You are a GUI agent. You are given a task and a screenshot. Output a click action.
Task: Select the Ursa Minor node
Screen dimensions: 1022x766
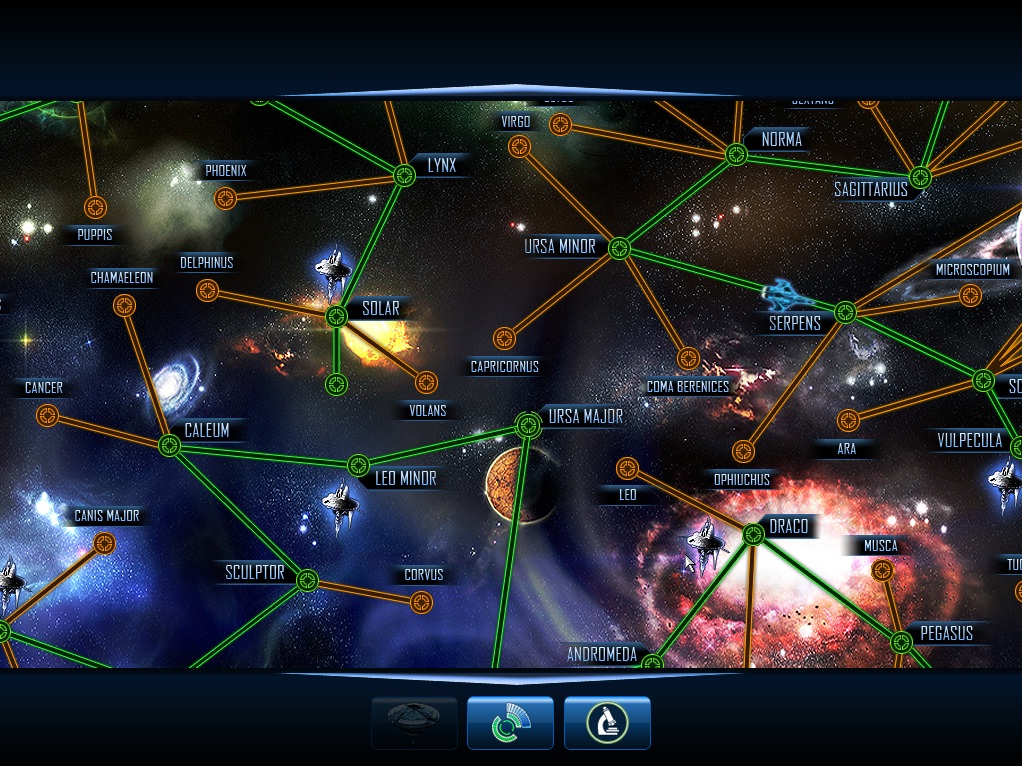tap(619, 248)
